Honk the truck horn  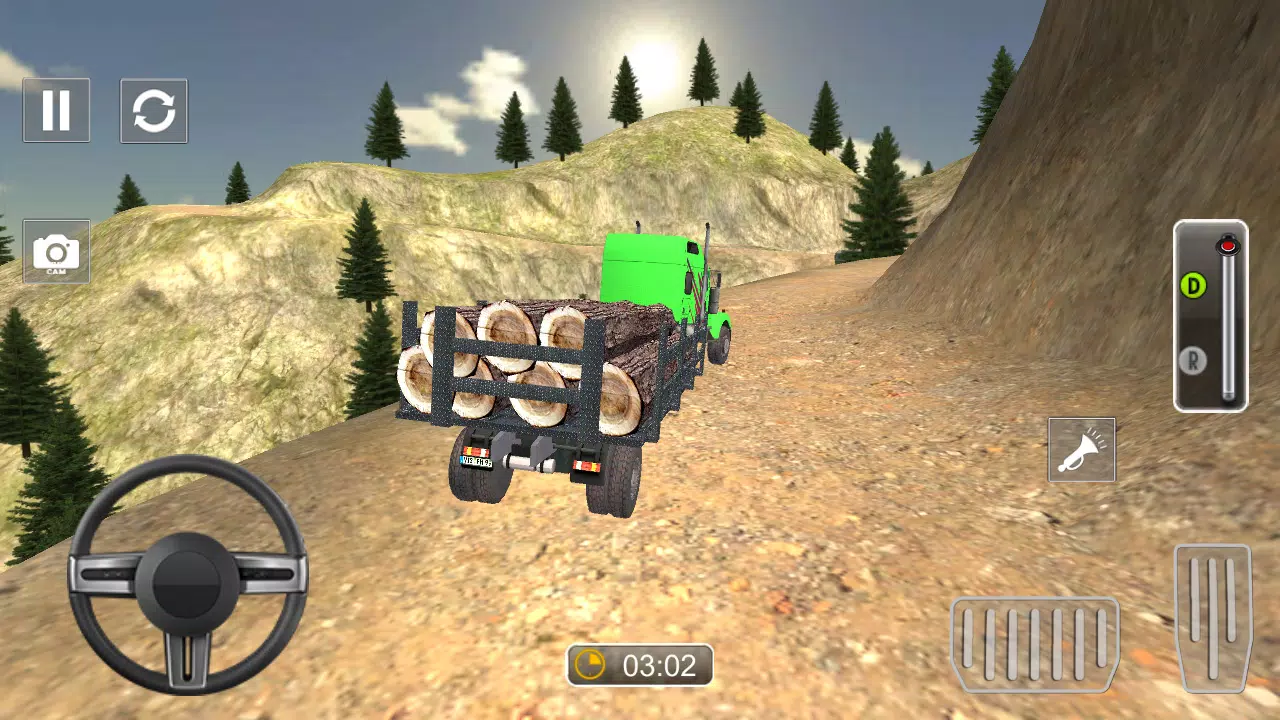coord(1082,450)
